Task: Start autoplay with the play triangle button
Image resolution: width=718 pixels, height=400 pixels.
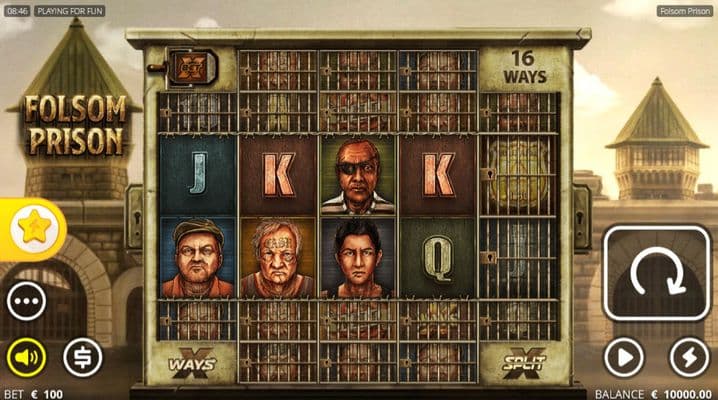Action: tap(623, 357)
